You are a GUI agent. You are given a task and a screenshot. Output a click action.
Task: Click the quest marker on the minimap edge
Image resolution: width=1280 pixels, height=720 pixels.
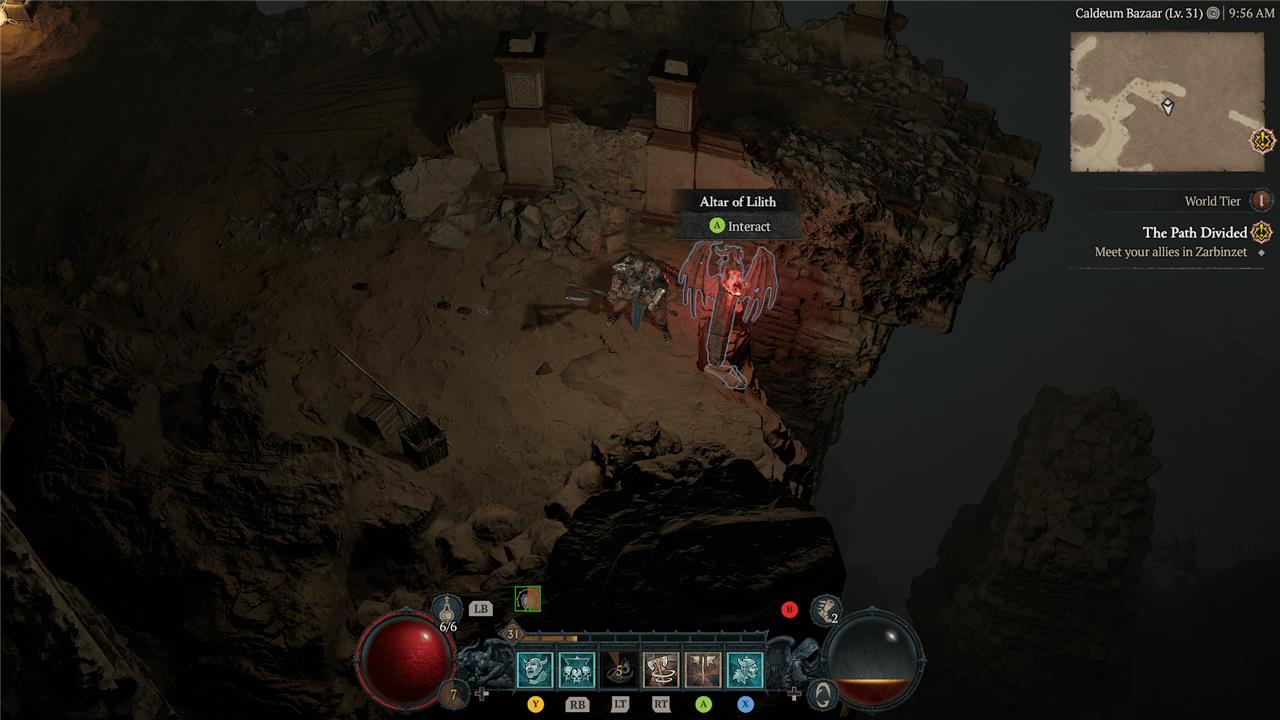click(1263, 141)
